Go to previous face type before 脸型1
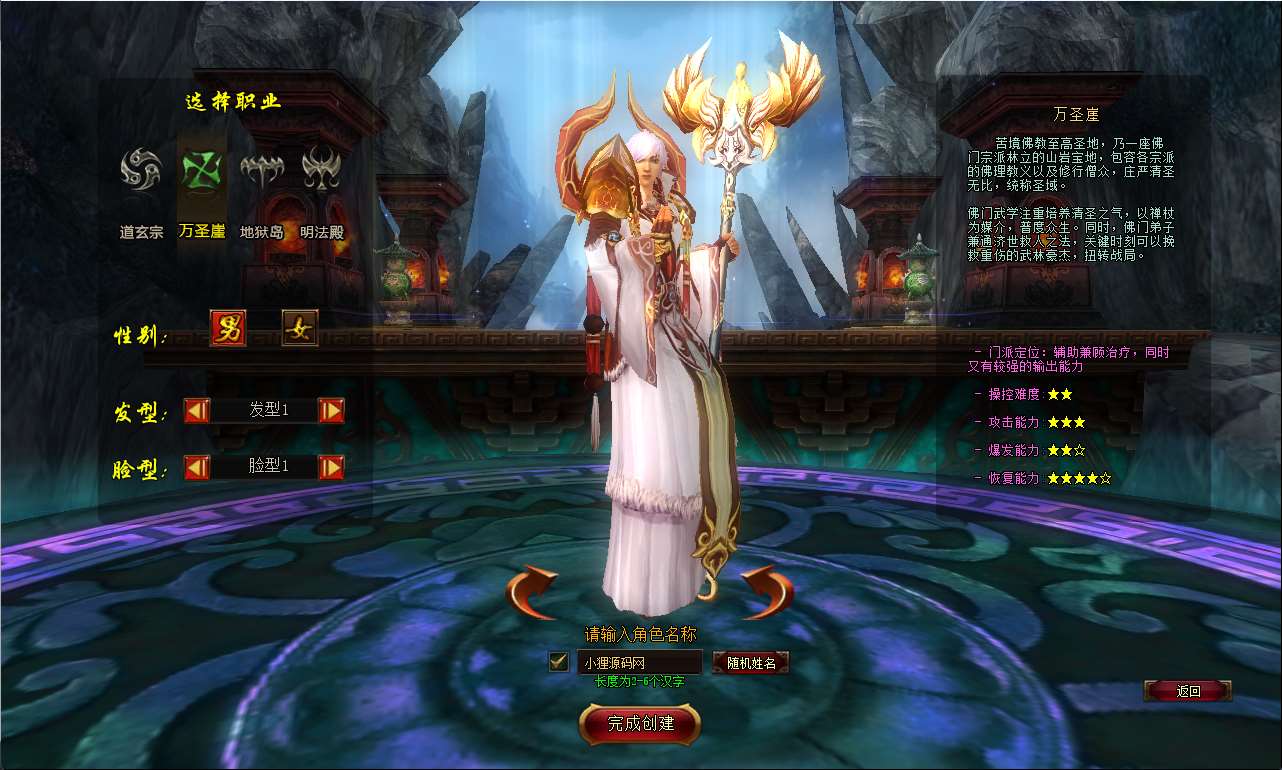Viewport: 1282px width, 770px height. pos(197,467)
